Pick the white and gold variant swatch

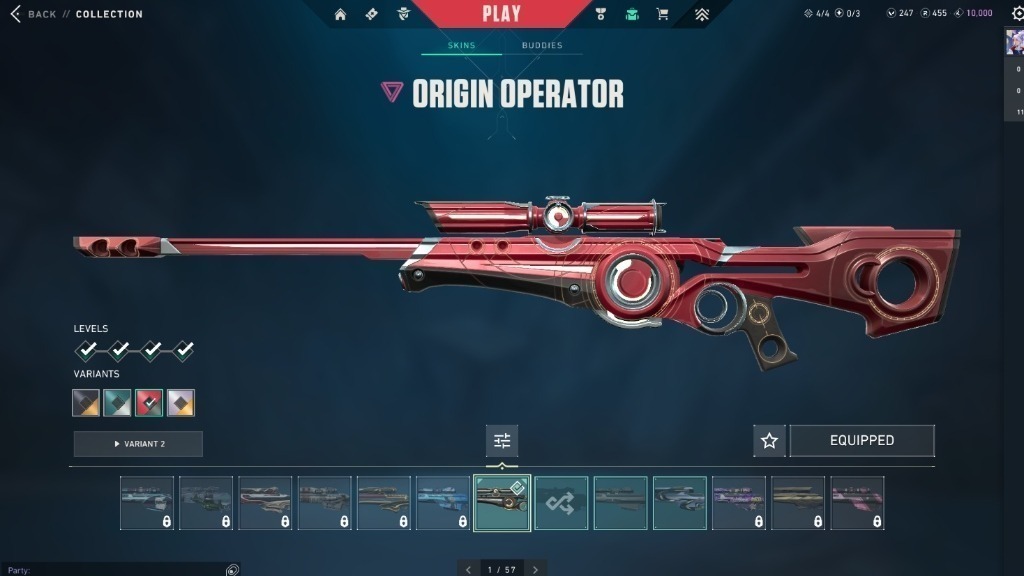point(181,402)
